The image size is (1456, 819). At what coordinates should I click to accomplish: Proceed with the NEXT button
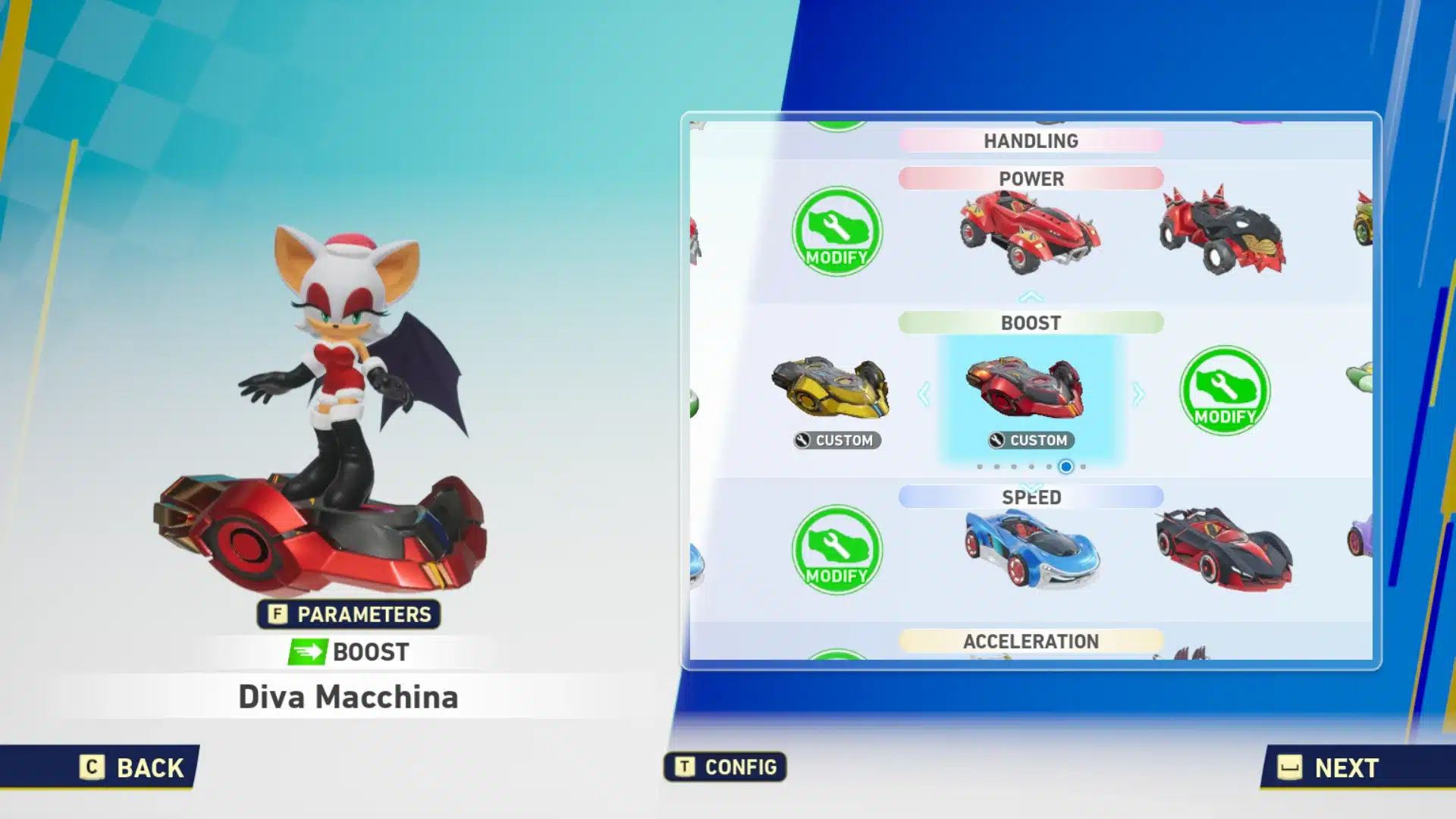tap(1329, 767)
